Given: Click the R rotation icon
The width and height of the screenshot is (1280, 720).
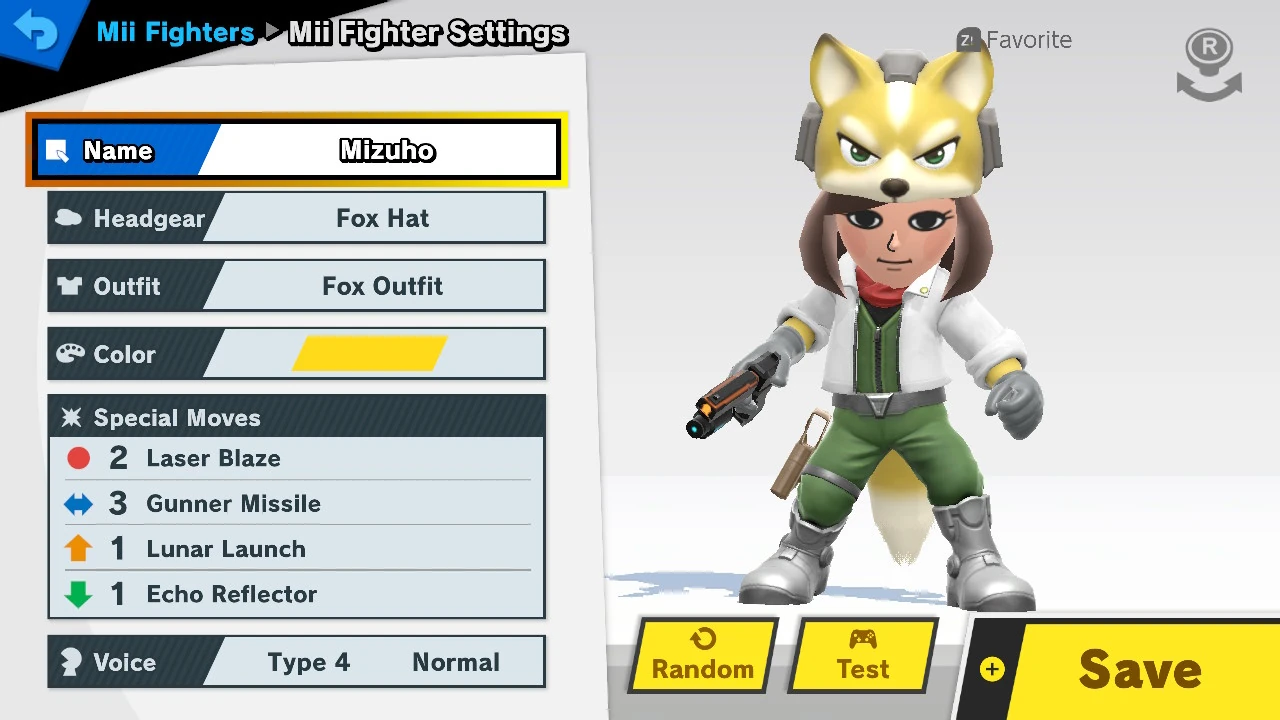Looking at the screenshot, I should pyautogui.click(x=1208, y=60).
